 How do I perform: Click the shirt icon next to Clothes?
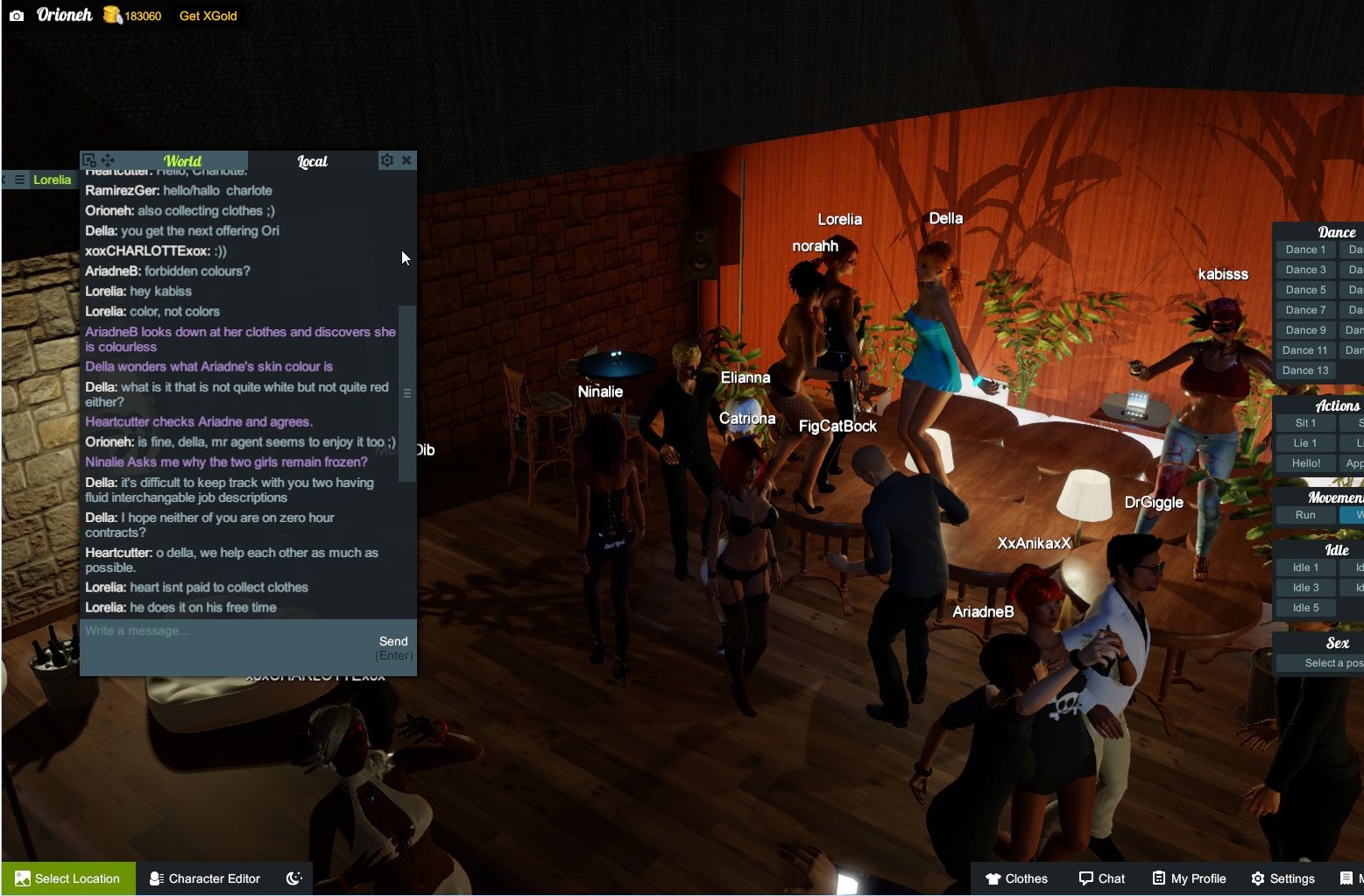point(995,878)
